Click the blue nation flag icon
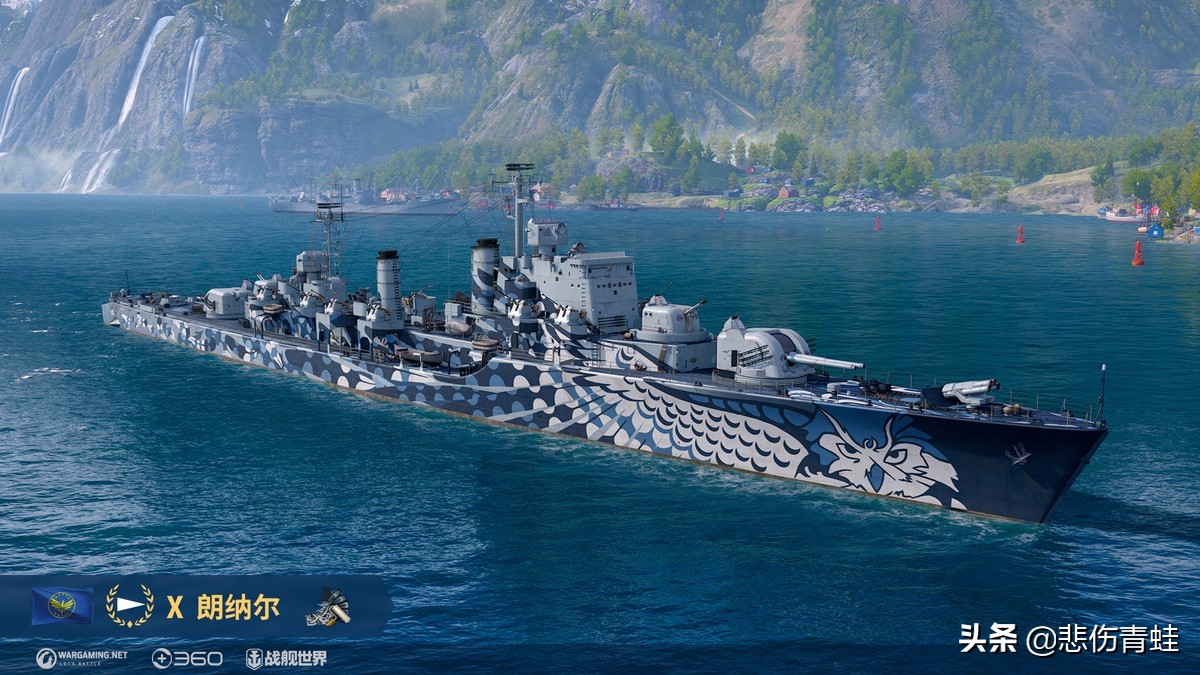 coord(62,606)
